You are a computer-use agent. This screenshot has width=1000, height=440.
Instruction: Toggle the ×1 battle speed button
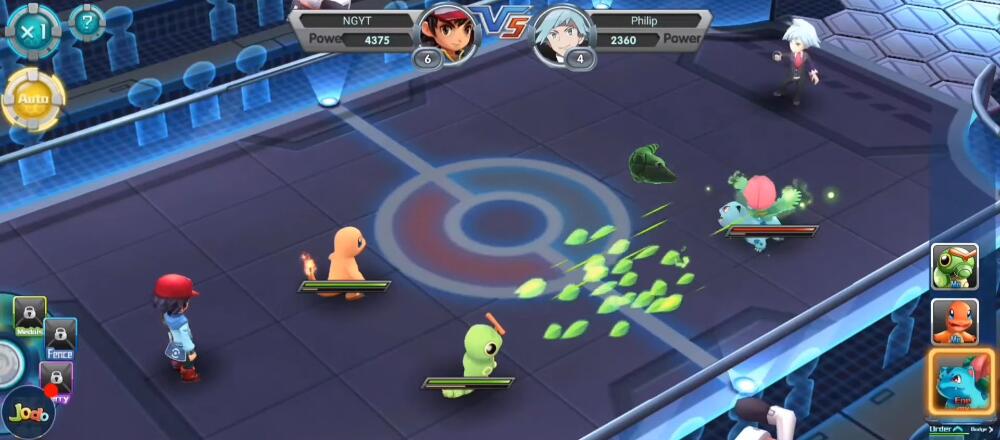(x=32, y=30)
